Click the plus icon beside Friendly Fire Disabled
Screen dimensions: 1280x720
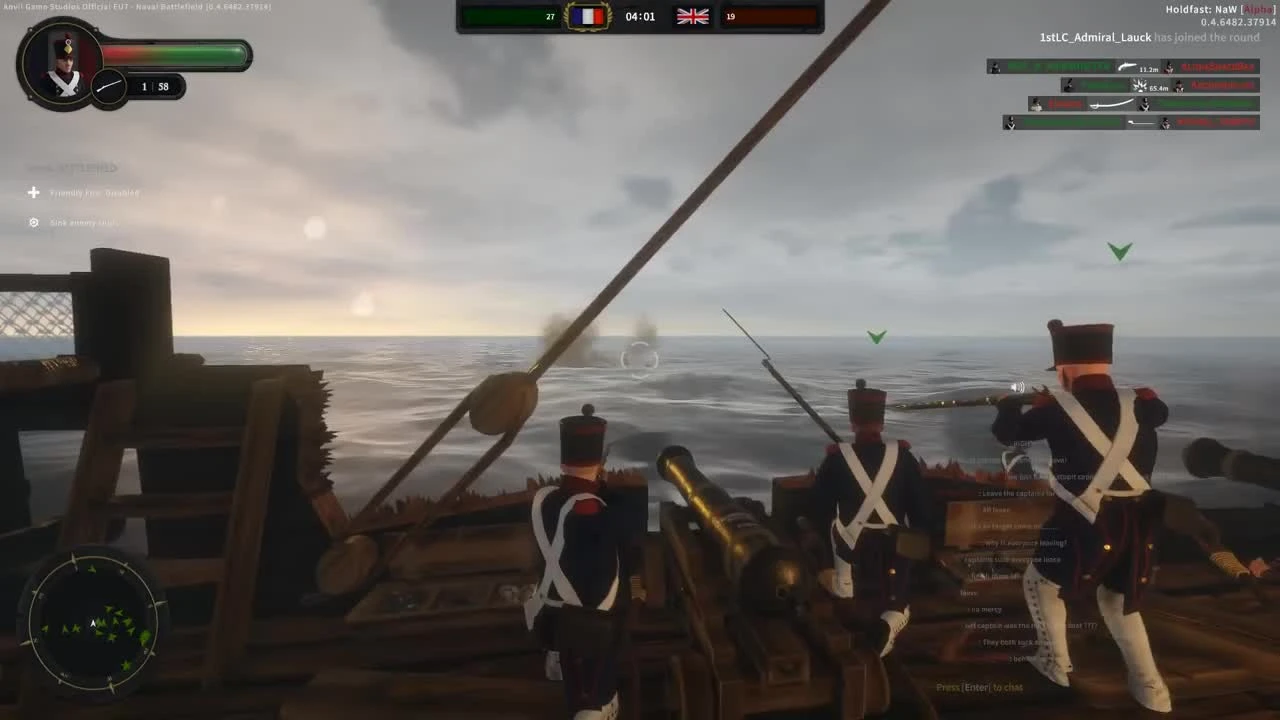(33, 192)
